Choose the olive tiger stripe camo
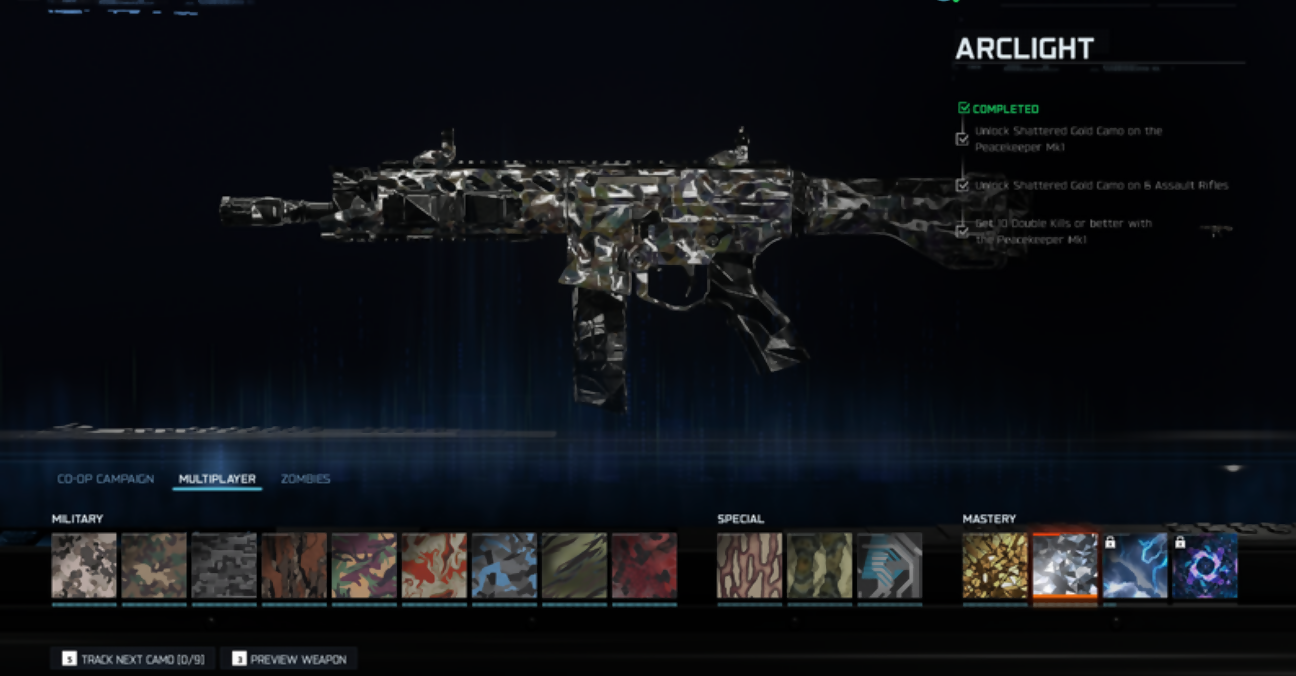The image size is (1296, 676). (574, 566)
